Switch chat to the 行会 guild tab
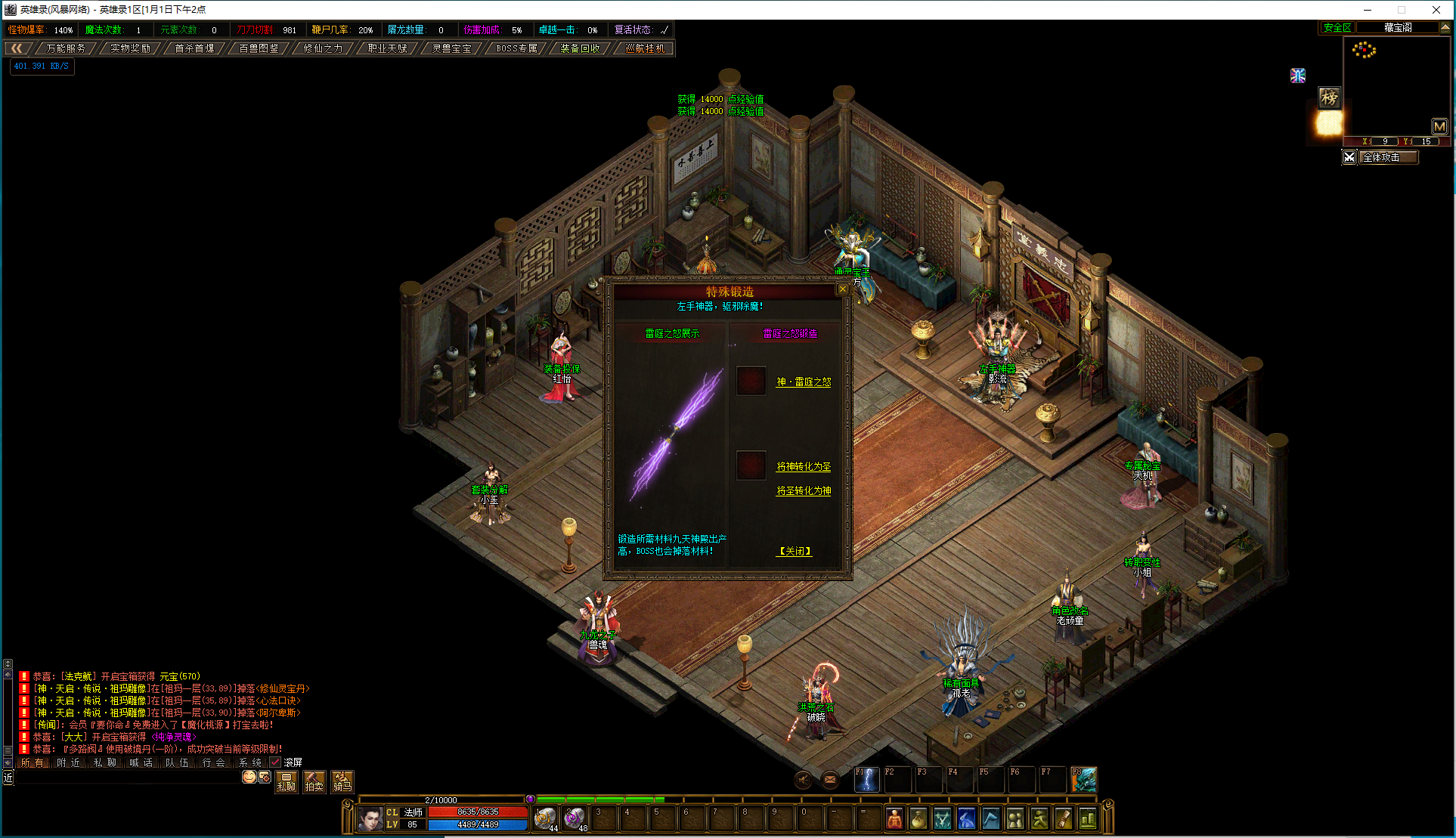The height and width of the screenshot is (838, 1456). (x=213, y=762)
